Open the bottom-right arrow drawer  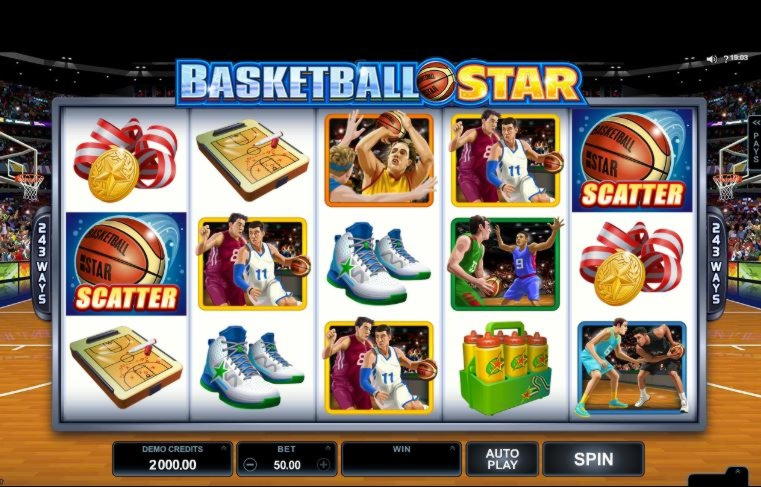738,471
